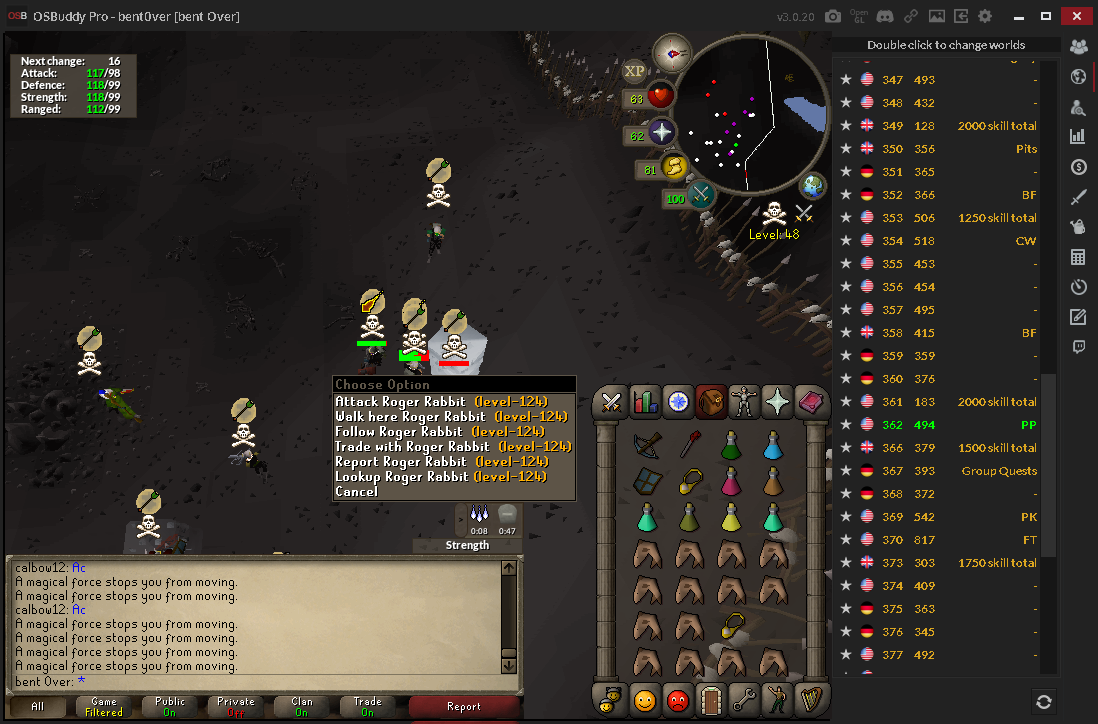The width and height of the screenshot is (1098, 724).
Task: Select the crossbow in the inventory
Action: click(x=647, y=441)
